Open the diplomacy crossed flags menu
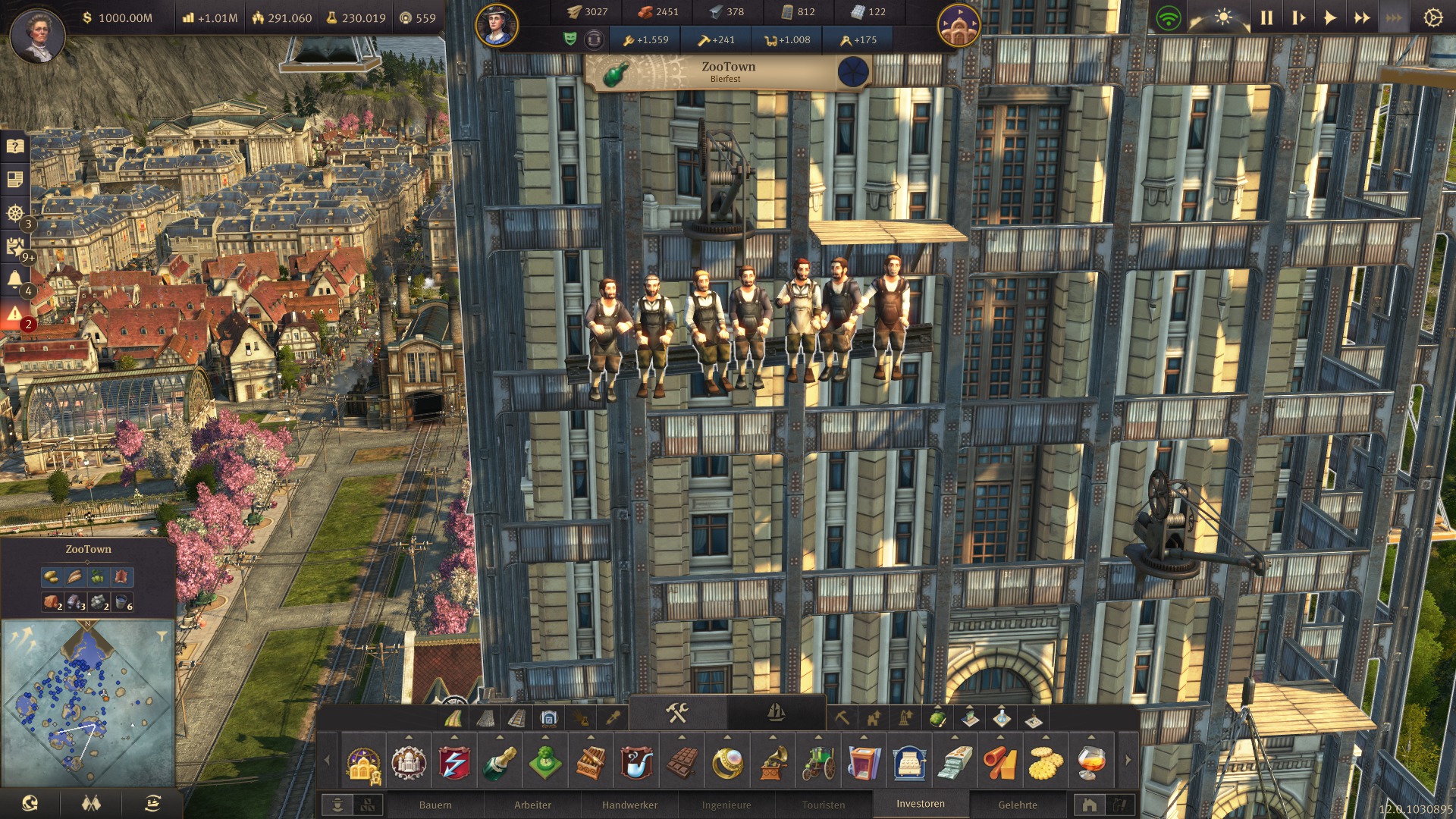Screen dimensions: 1456x819 pos(92,803)
